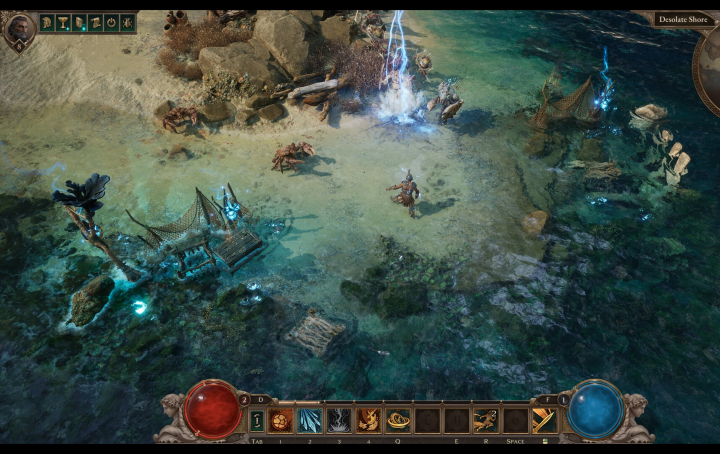The image size is (720, 454).
Task: Activate the leaping warrior skill on R
Action: pyautogui.click(x=485, y=420)
